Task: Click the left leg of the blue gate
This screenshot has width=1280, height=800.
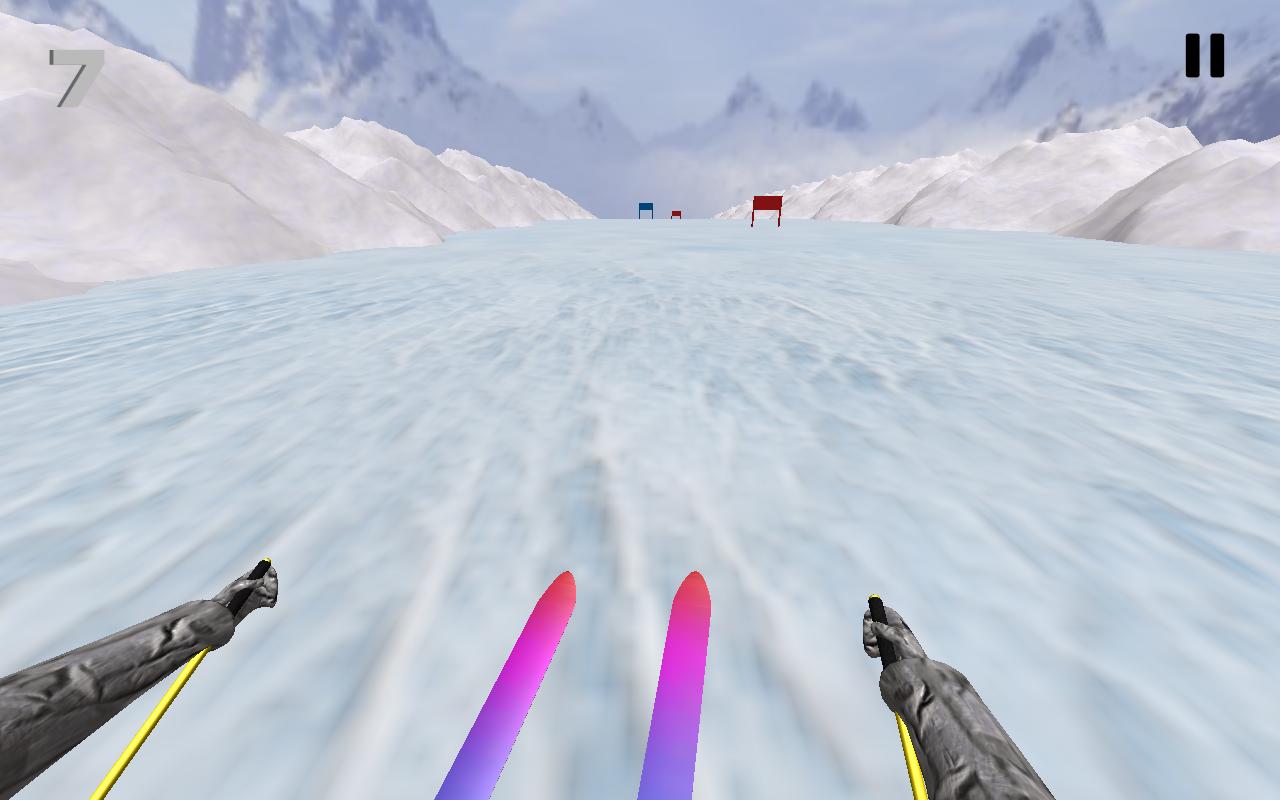Action: pyautogui.click(x=640, y=215)
